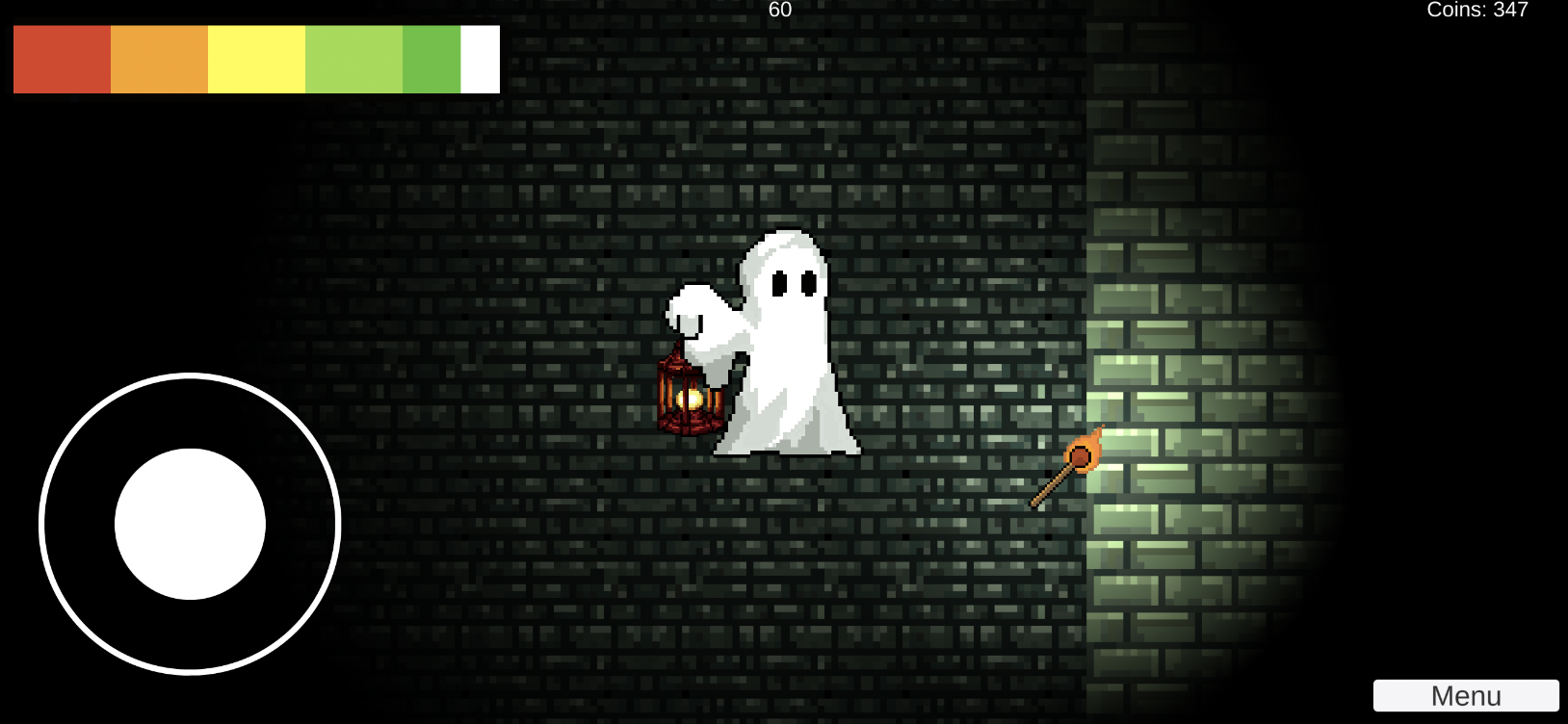Image resolution: width=1568 pixels, height=724 pixels.
Task: Tap the ghost's raised hand
Action: click(x=692, y=306)
